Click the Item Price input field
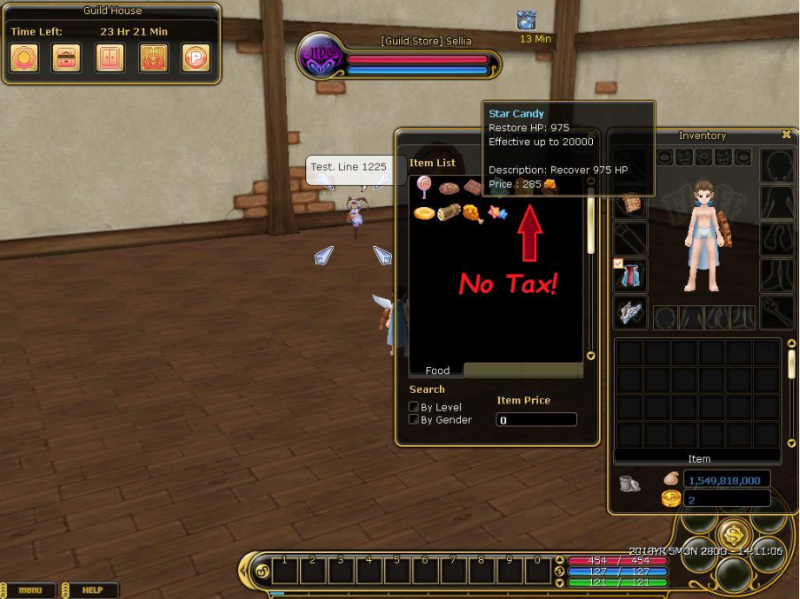 tap(536, 420)
